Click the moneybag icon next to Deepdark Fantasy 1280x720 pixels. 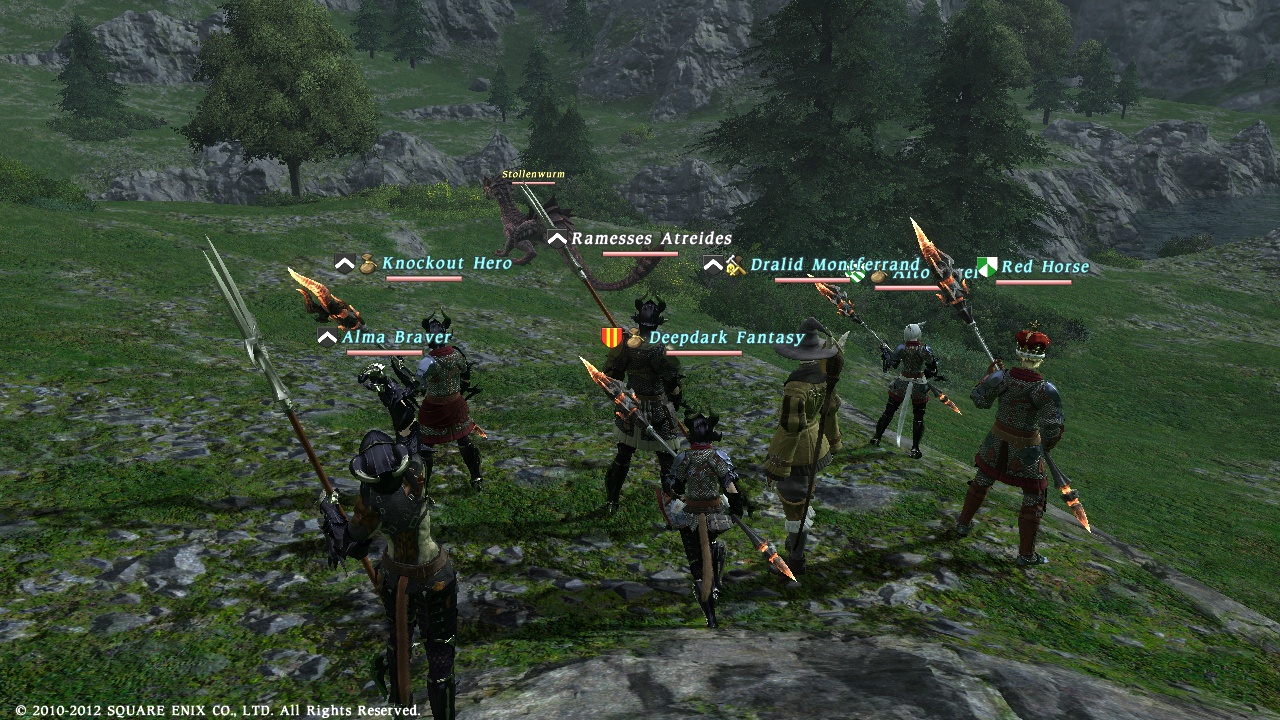coord(634,337)
